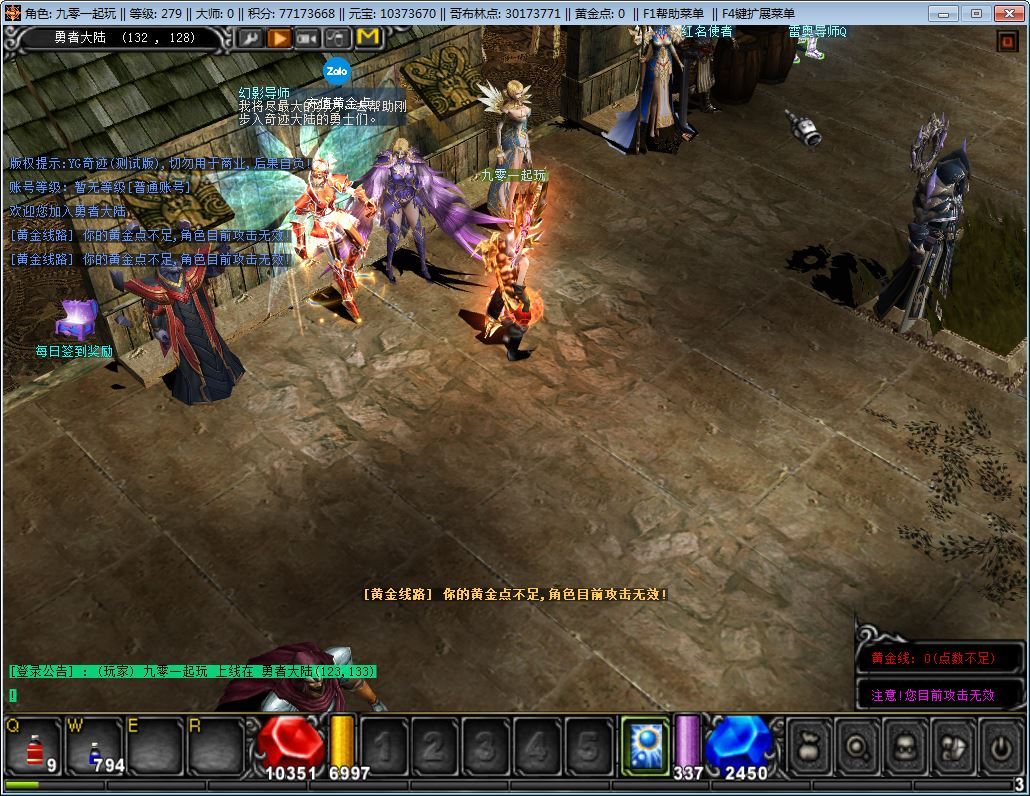Open the yellow M map button

pyautogui.click(x=368, y=38)
